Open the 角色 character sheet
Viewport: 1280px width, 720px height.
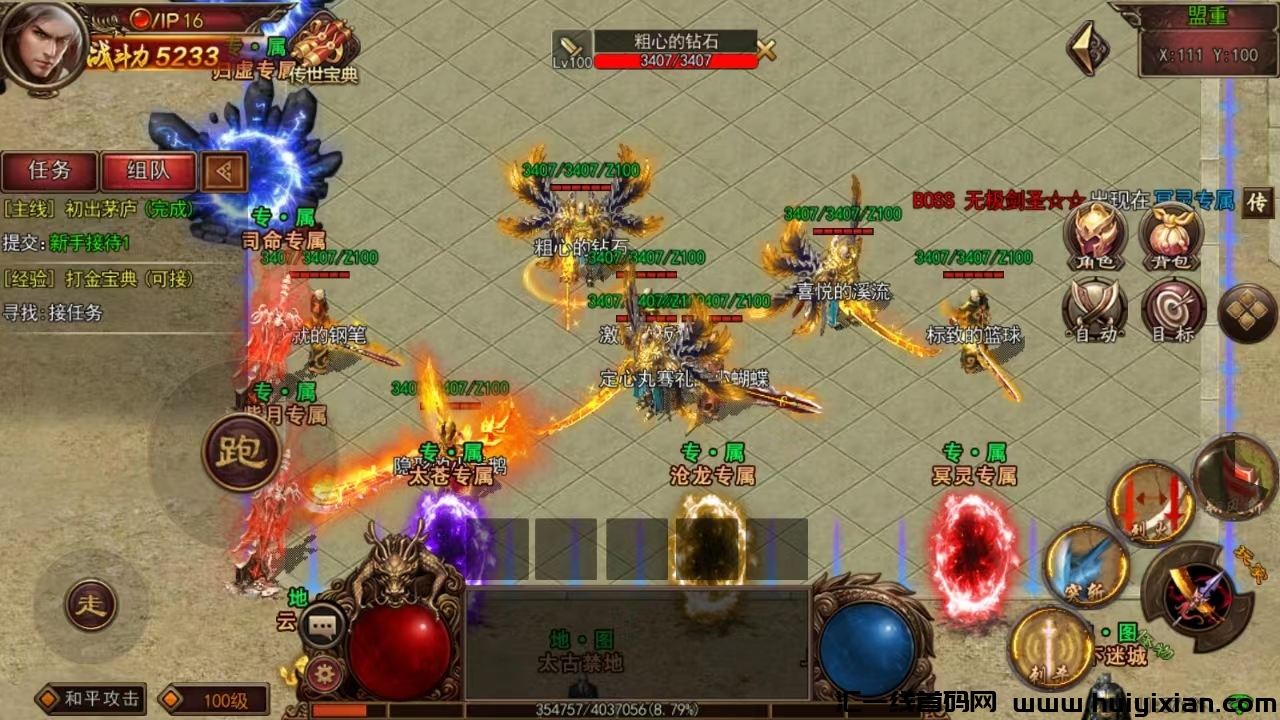pyautogui.click(x=1094, y=236)
